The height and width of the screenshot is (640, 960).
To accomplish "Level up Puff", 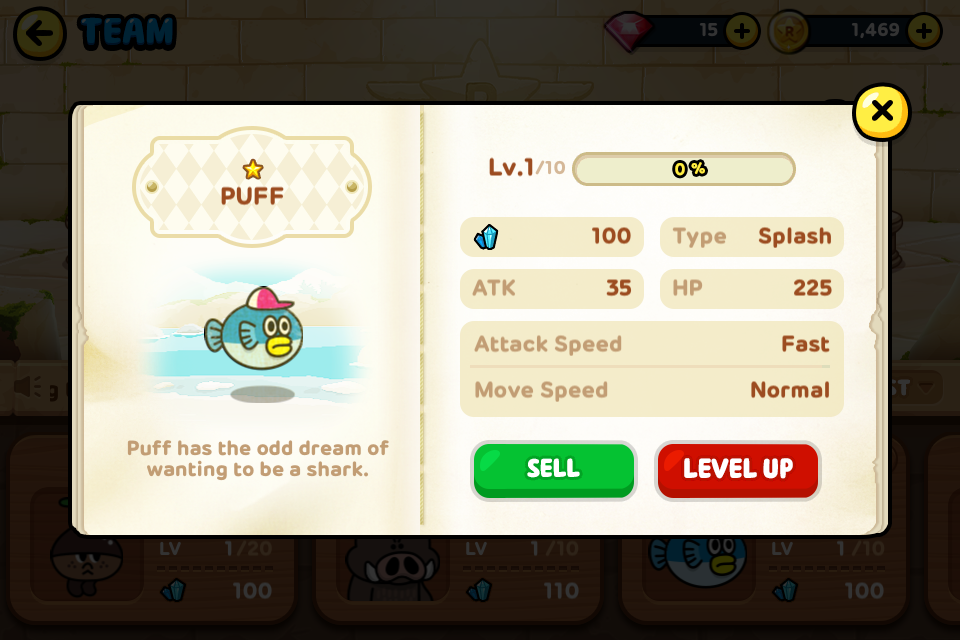I will point(737,470).
